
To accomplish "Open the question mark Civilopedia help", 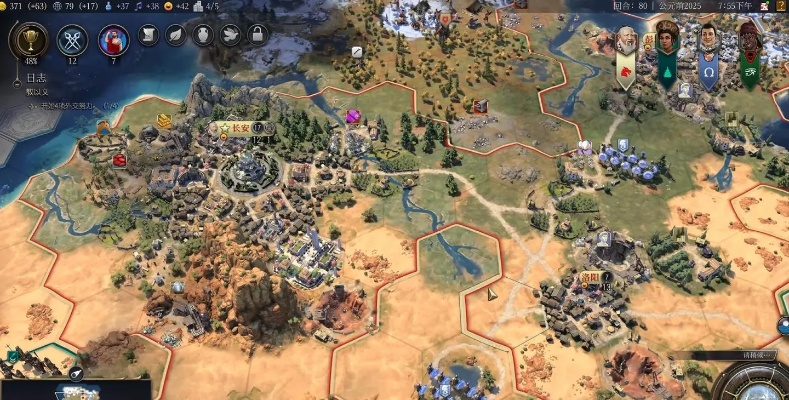I will pyautogui.click(x=781, y=6).
